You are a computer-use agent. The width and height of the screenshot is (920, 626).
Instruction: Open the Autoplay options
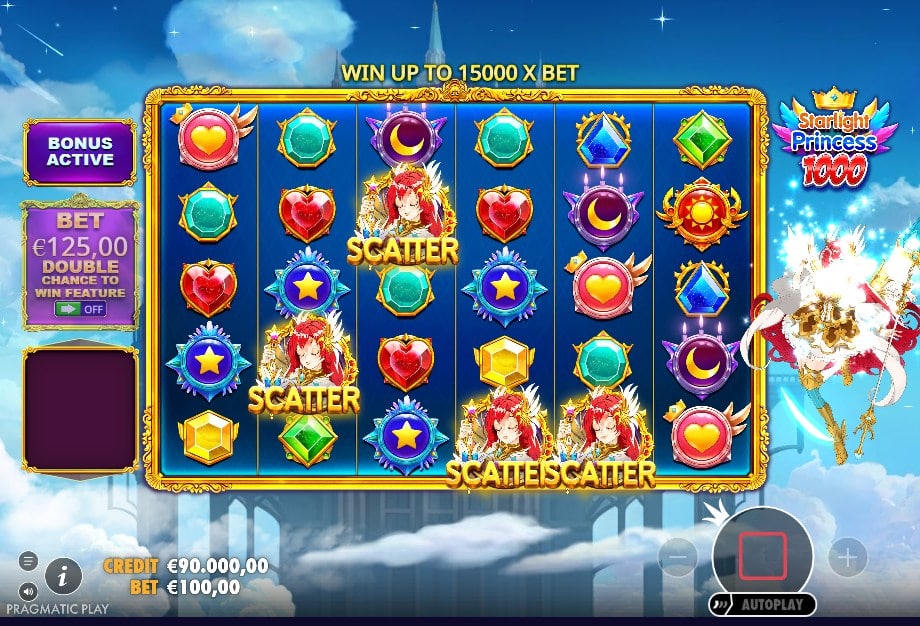click(761, 605)
